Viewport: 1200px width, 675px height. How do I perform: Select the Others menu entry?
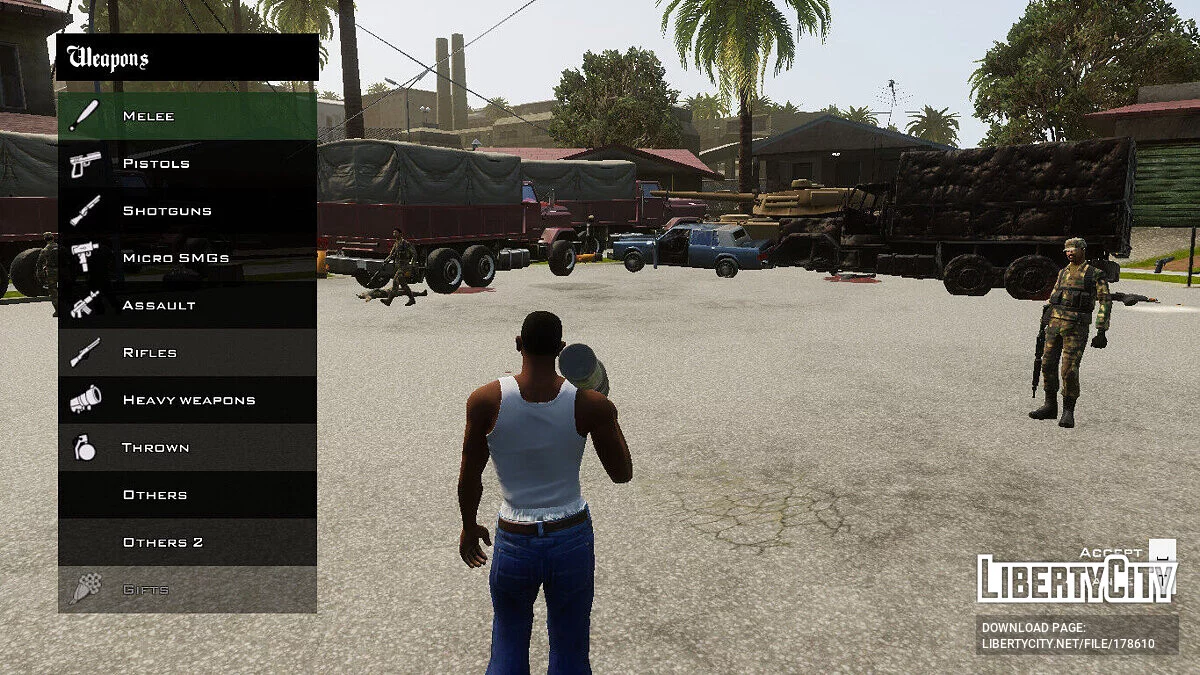[x=187, y=495]
